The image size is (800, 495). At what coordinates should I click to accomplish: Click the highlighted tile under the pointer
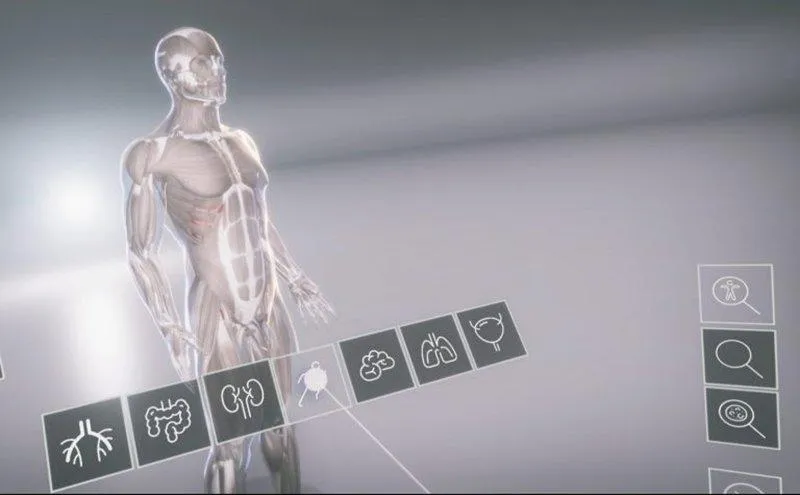coord(310,383)
